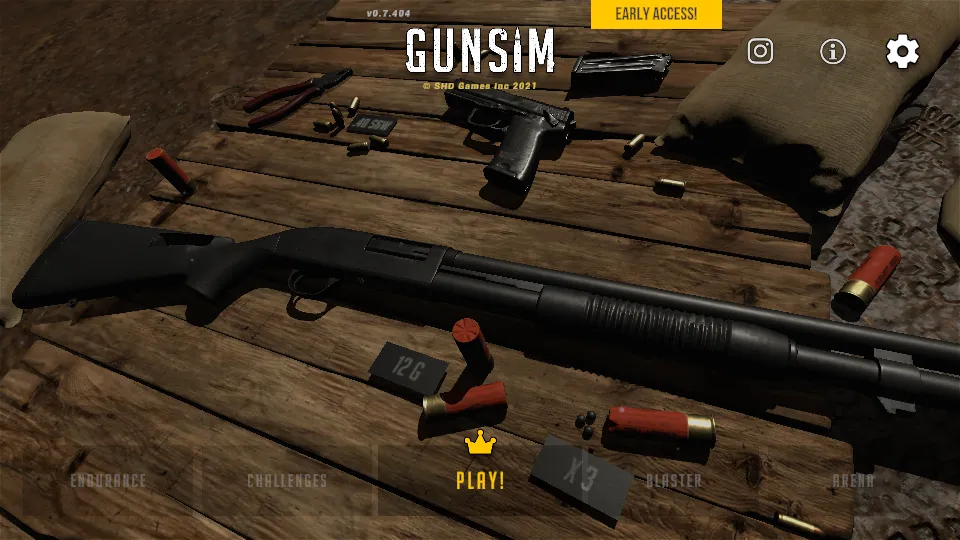This screenshot has width=960, height=540.
Task: Click the yellow Early Access banner
Action: click(655, 14)
